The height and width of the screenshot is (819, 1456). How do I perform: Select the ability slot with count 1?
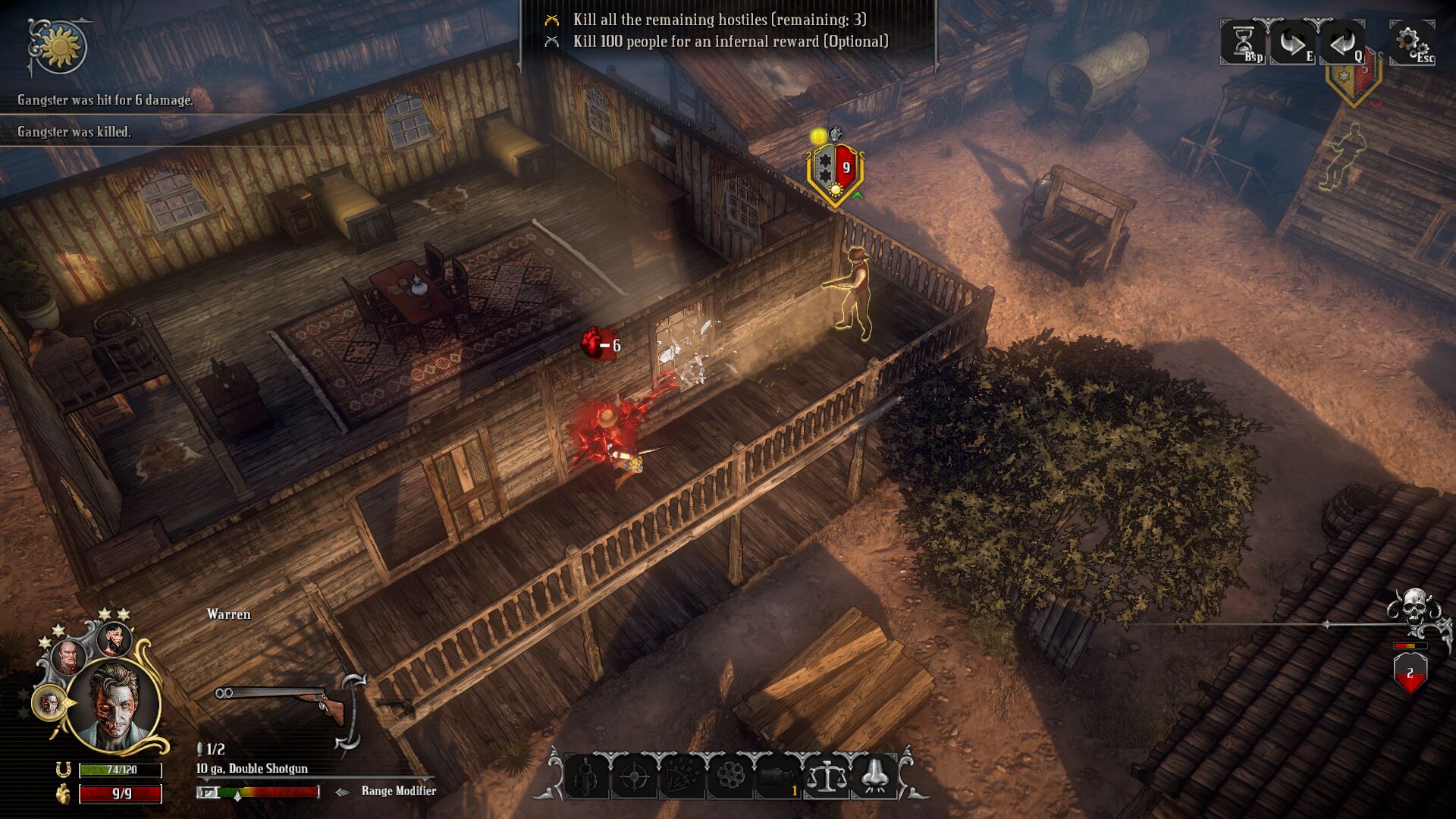pos(777,777)
